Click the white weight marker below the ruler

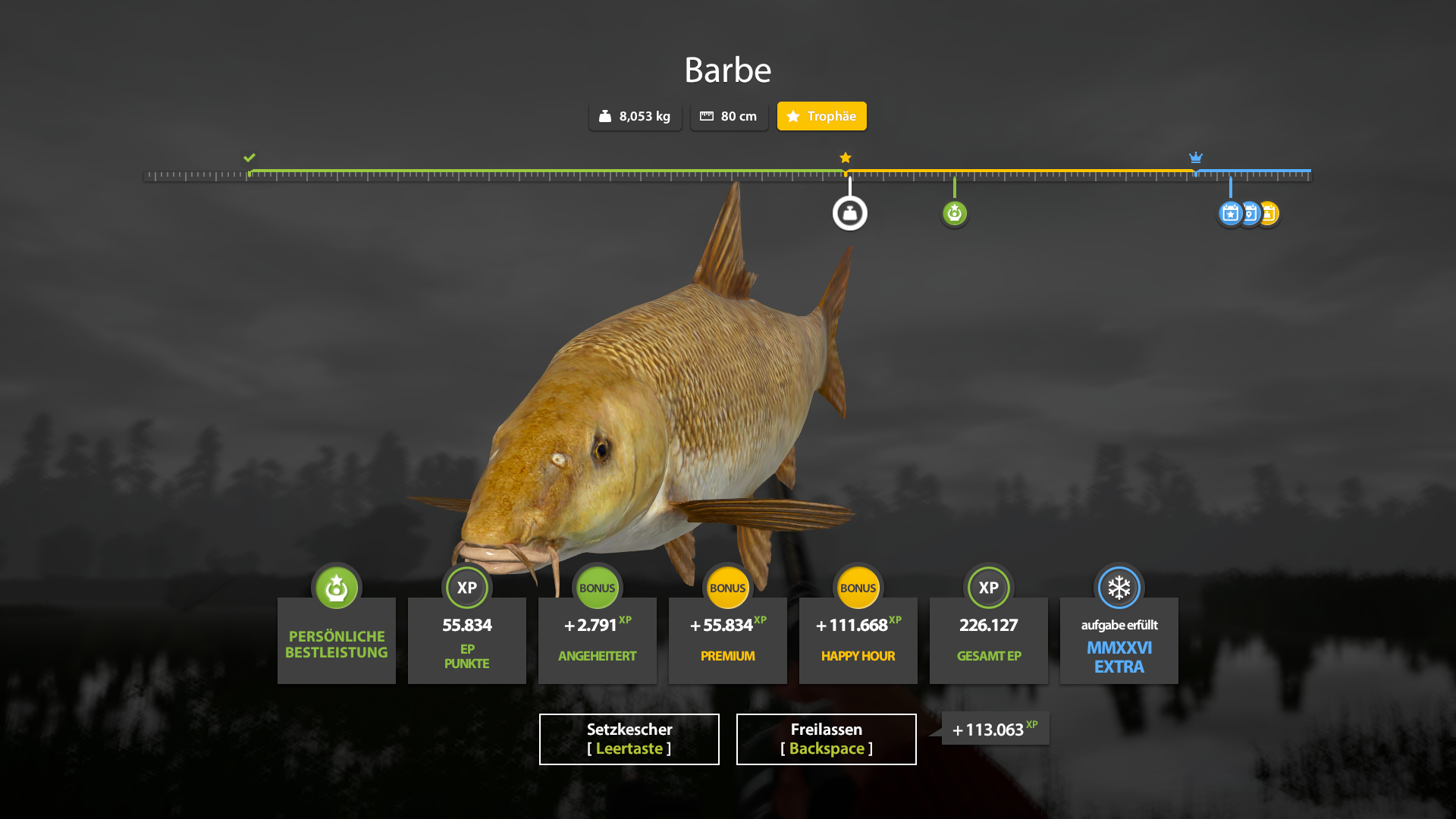850,213
